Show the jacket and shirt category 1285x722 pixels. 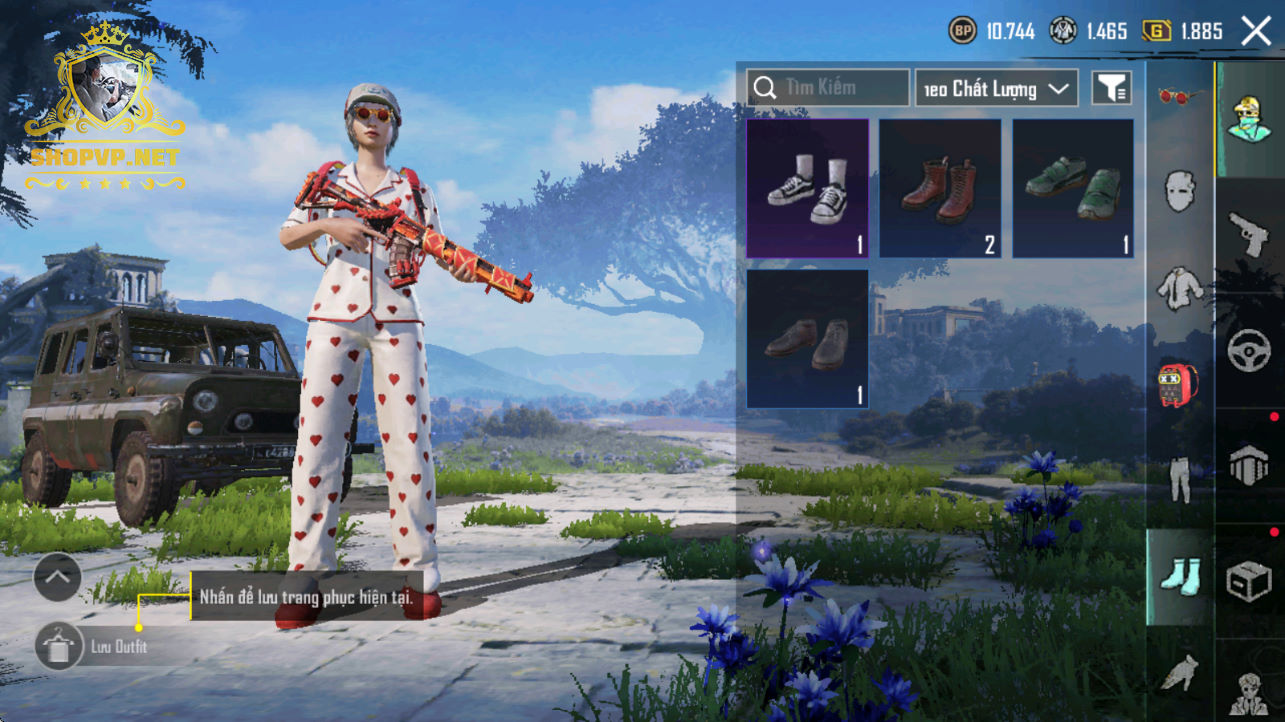(1180, 287)
